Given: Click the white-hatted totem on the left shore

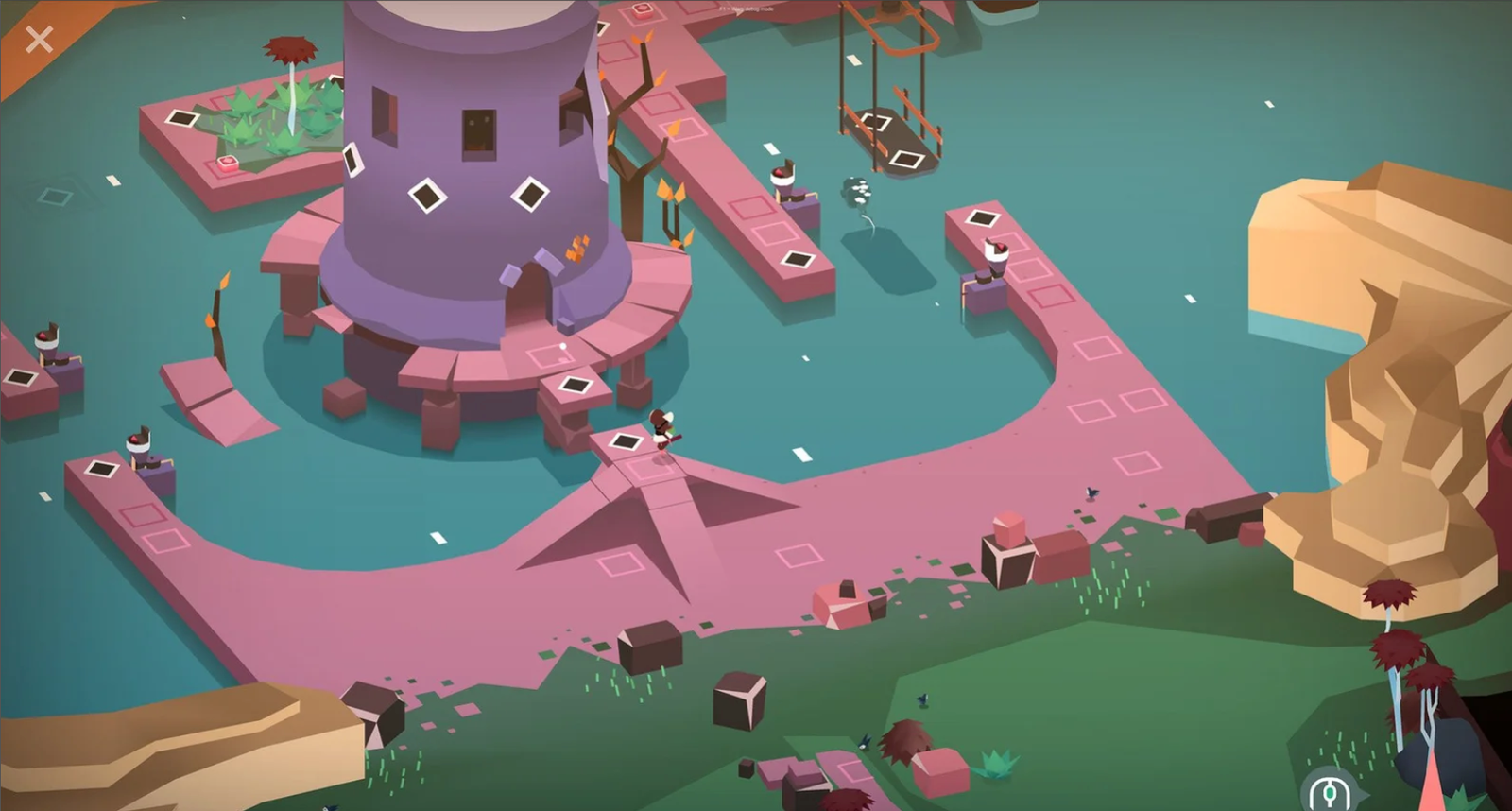Looking at the screenshot, I should point(137,444).
